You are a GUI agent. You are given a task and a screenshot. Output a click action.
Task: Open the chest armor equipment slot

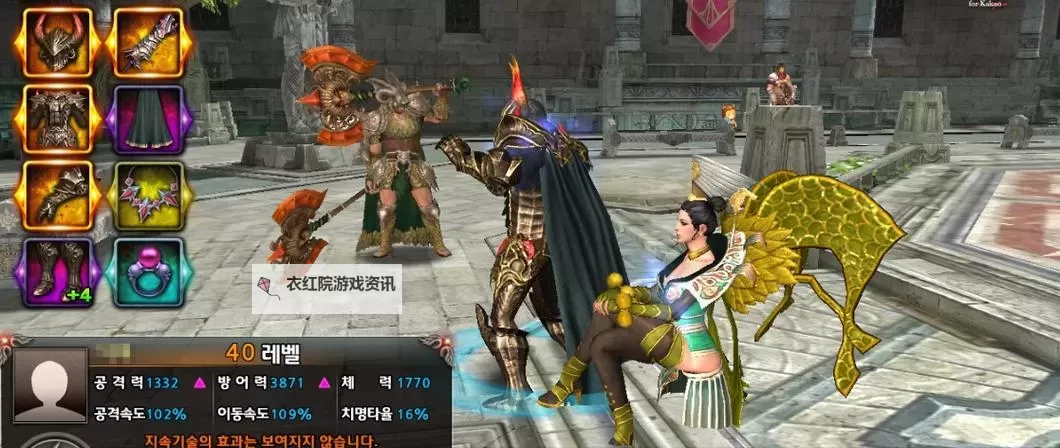pos(58,119)
